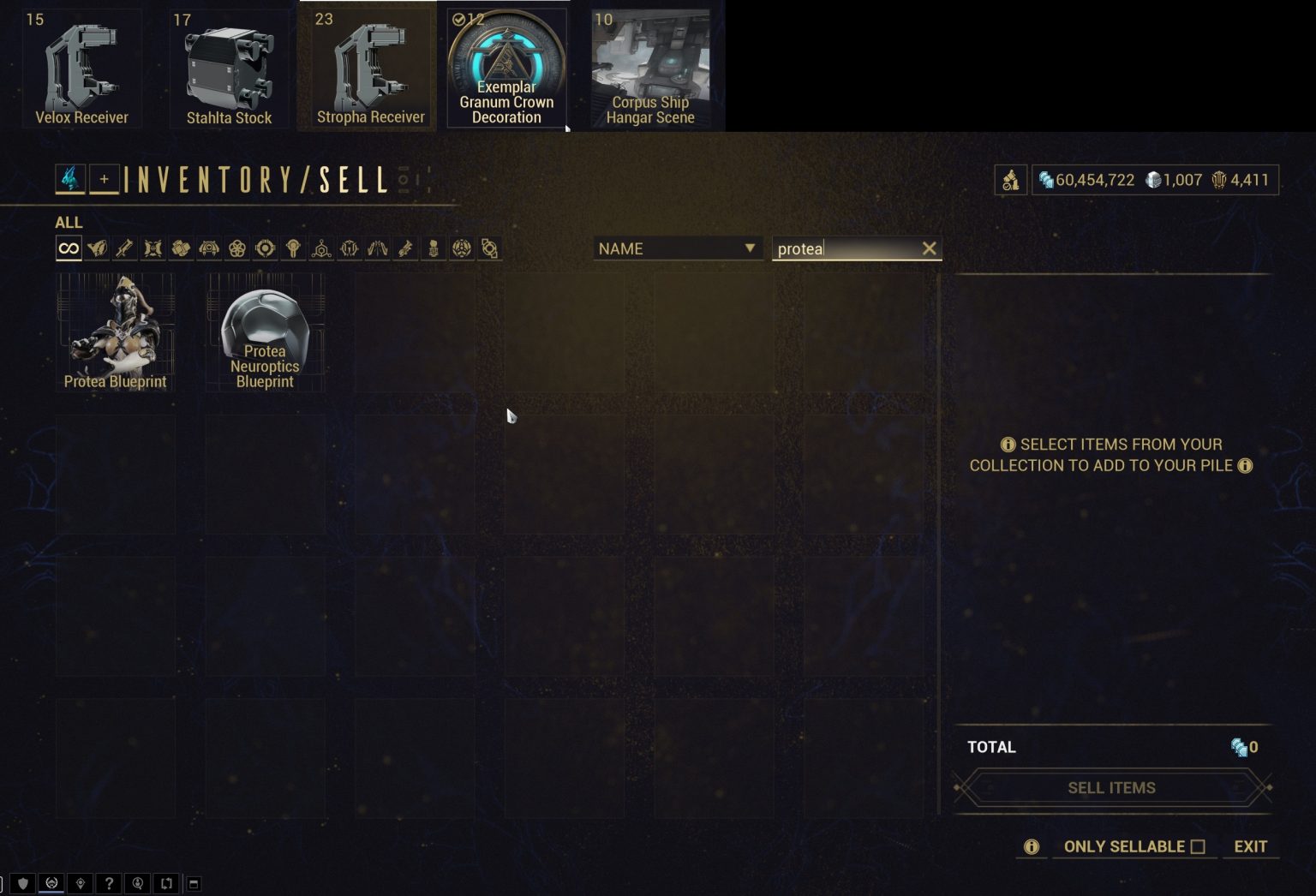The height and width of the screenshot is (896, 1316).
Task: Click the mods flower-shaped filter icon
Action: click(238, 248)
